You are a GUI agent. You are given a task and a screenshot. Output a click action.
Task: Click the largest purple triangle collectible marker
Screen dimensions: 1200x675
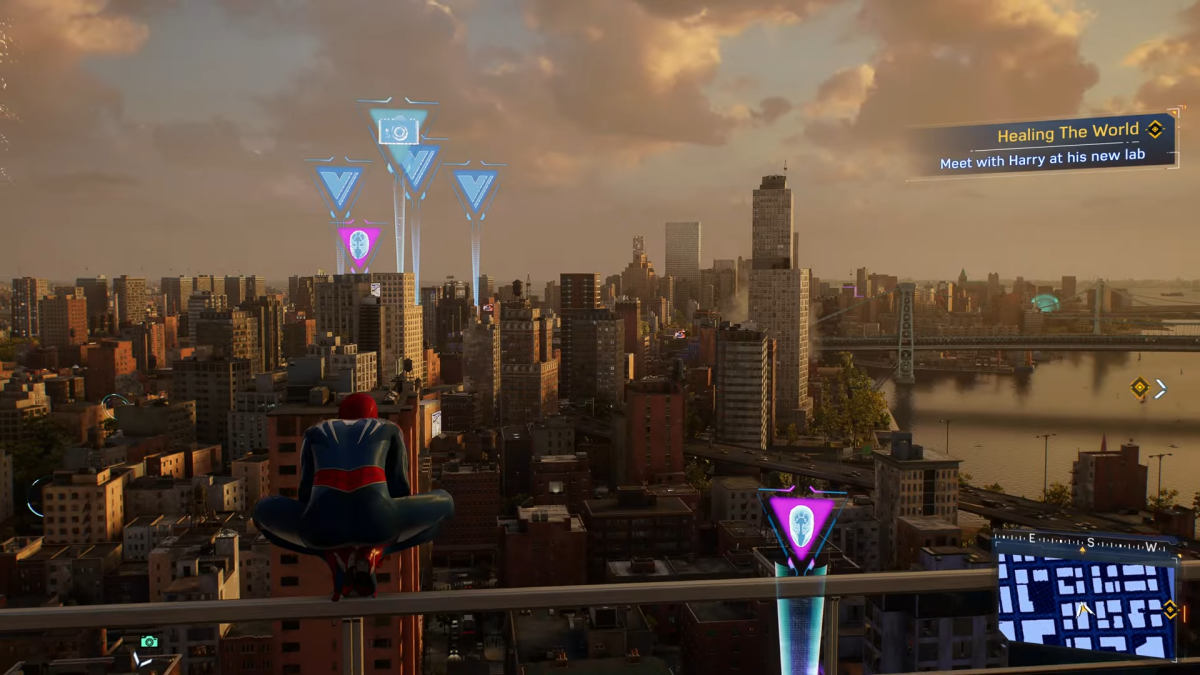(x=800, y=523)
